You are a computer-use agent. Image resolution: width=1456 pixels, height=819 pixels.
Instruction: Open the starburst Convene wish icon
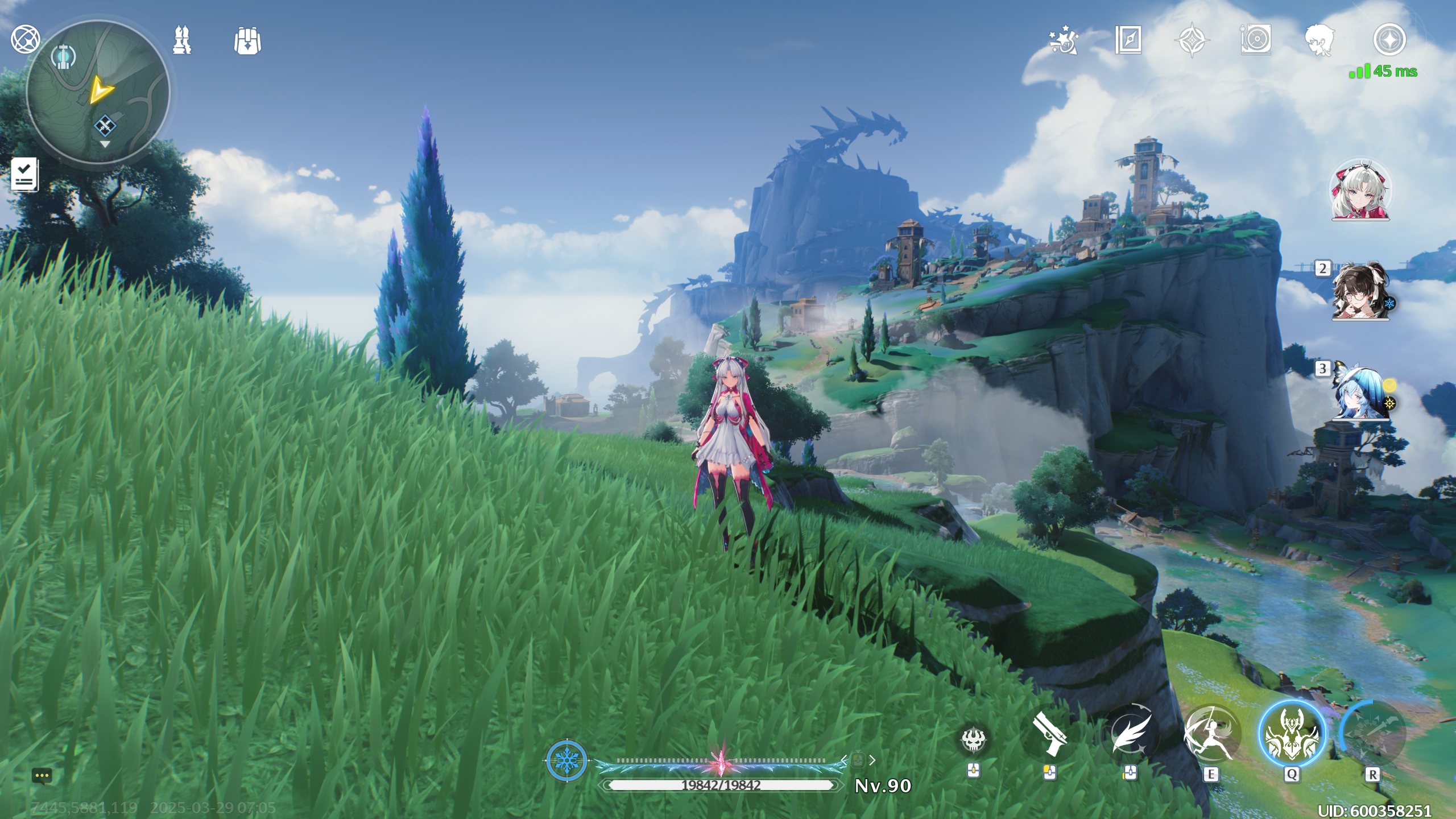pyautogui.click(x=1064, y=40)
